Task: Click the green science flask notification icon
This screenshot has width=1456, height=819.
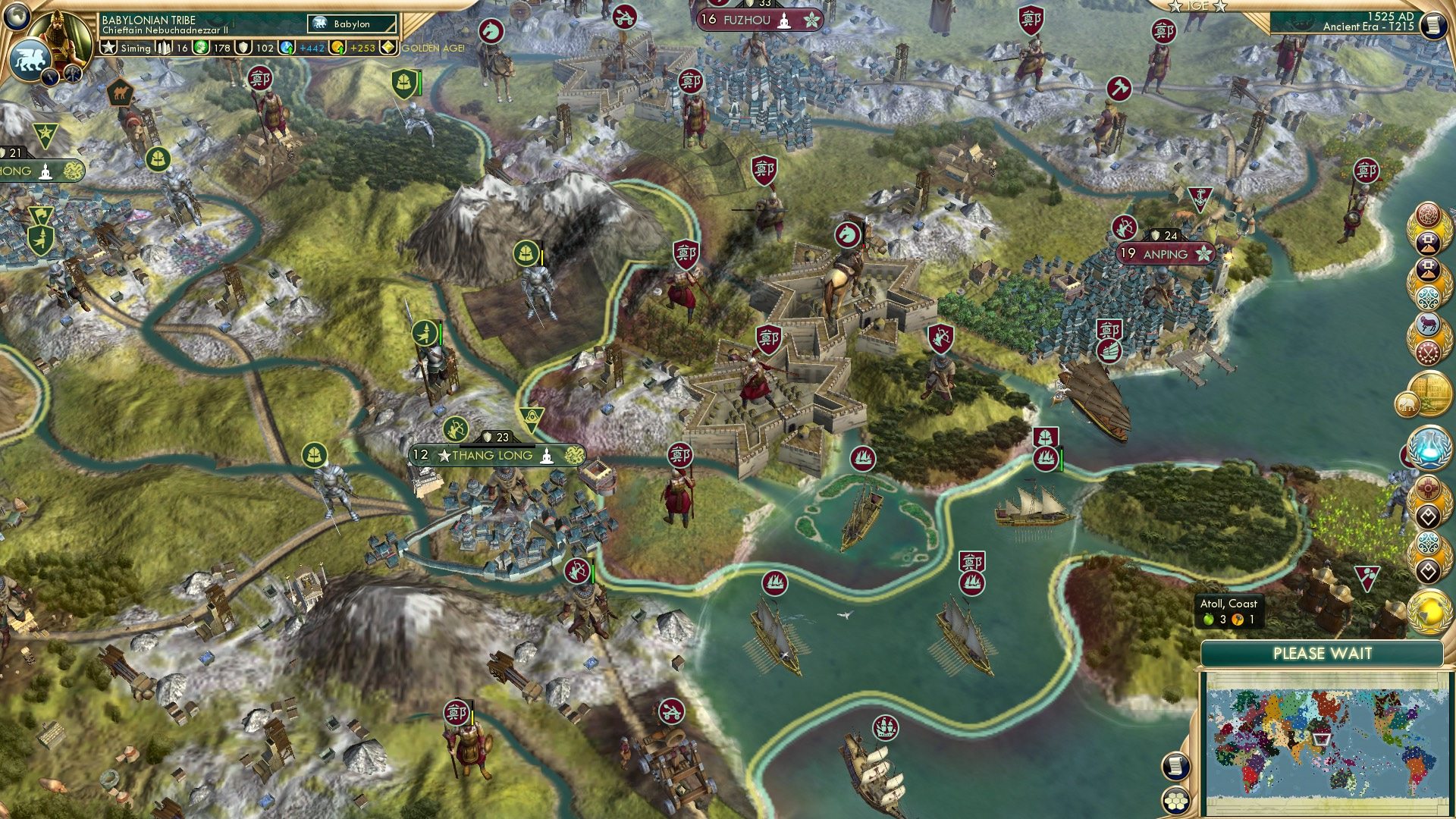Action: 1429,447
